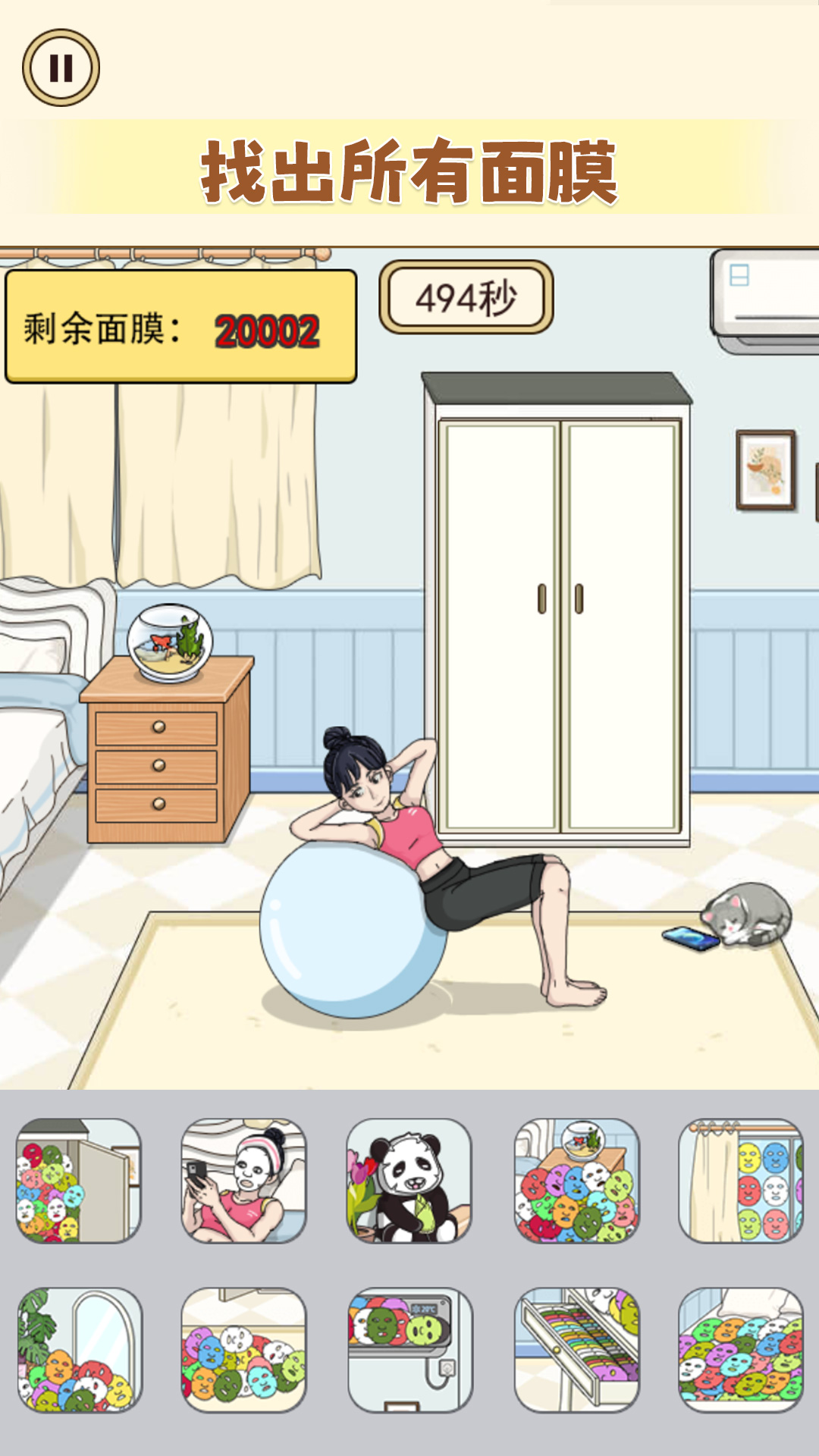819x1456 pixels.
Task: Select the fishbowl nightstand with masks thumbnail
Action: point(576,1180)
